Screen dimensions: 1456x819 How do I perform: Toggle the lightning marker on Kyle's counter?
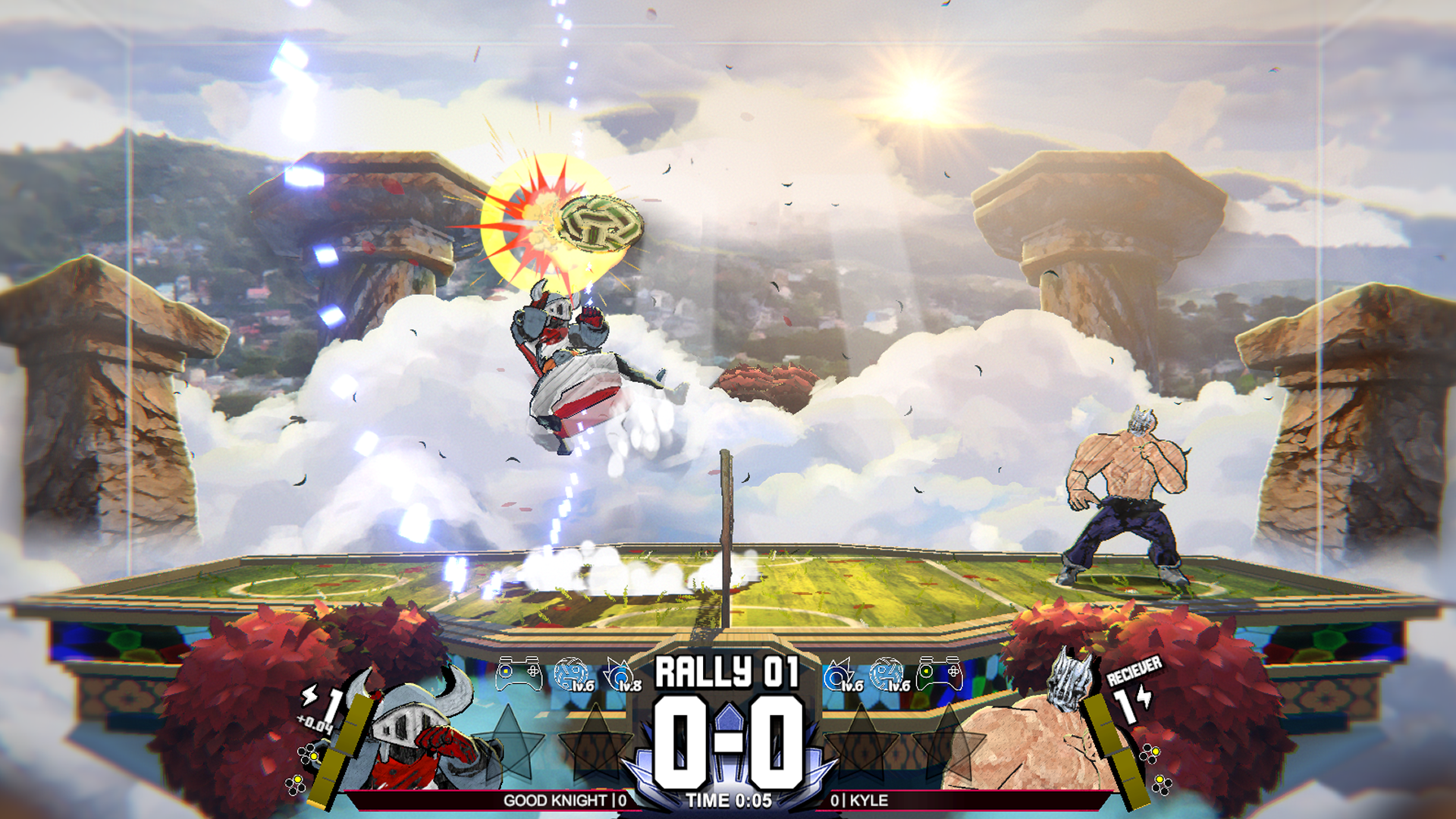(1144, 697)
